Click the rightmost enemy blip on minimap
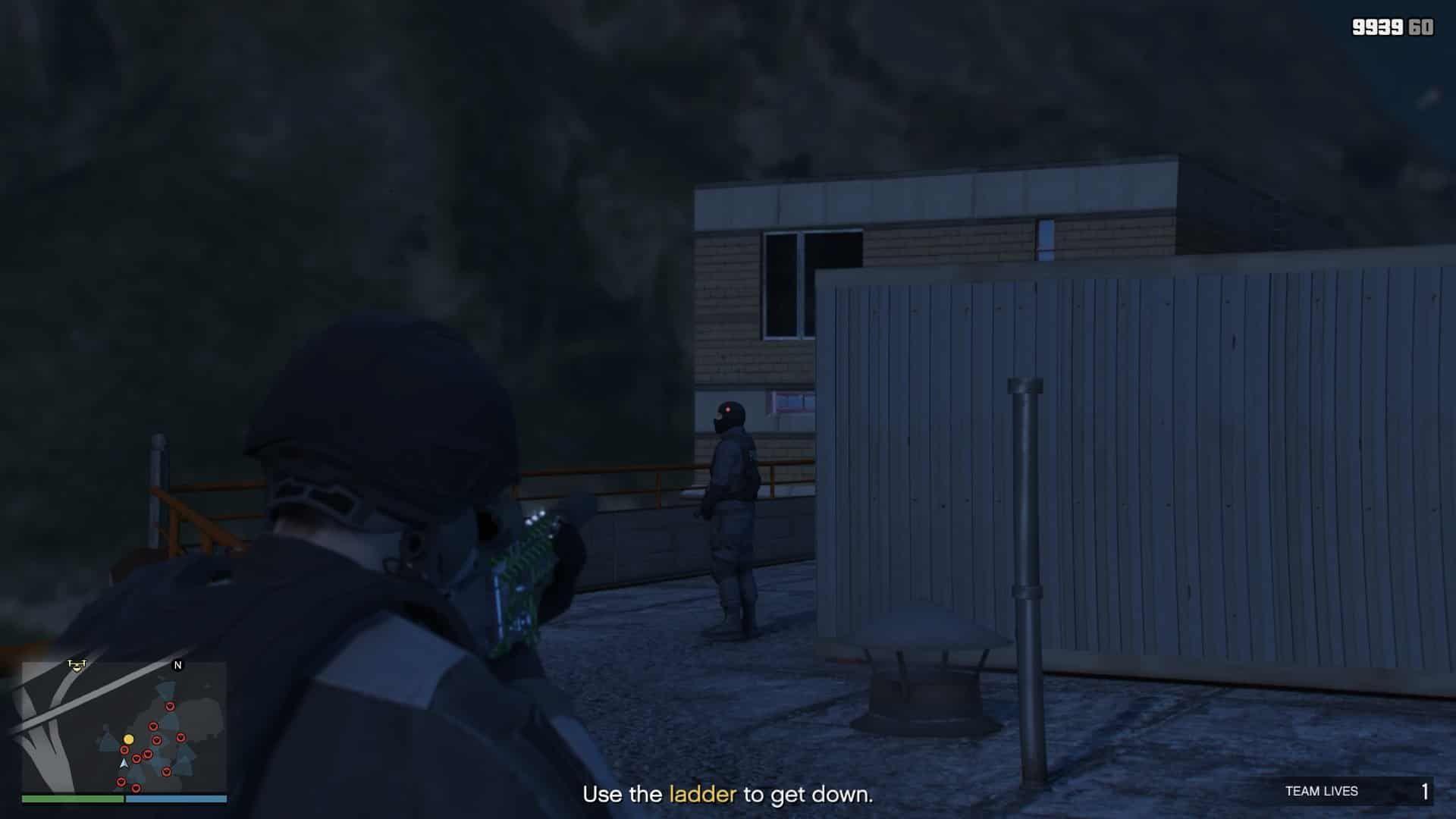Viewport: 1456px width, 819px height. tap(181, 737)
